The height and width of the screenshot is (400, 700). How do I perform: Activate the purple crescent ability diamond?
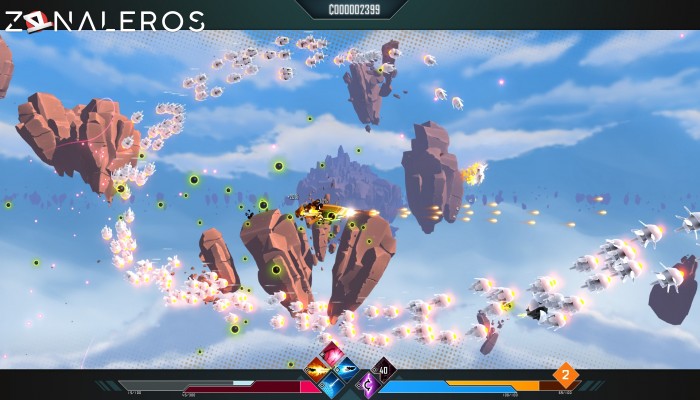(368, 383)
